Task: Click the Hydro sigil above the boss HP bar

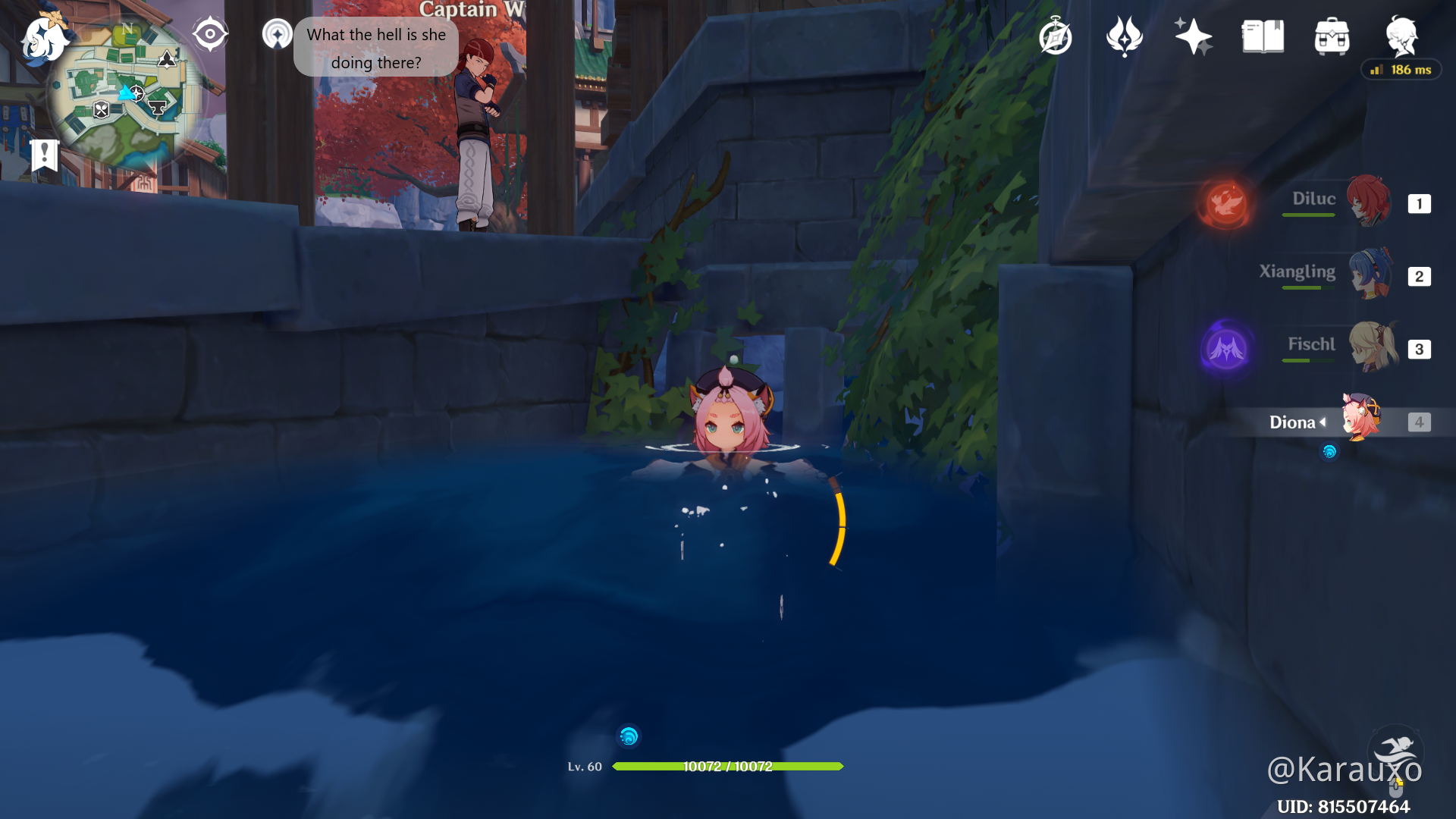Action: click(x=628, y=736)
